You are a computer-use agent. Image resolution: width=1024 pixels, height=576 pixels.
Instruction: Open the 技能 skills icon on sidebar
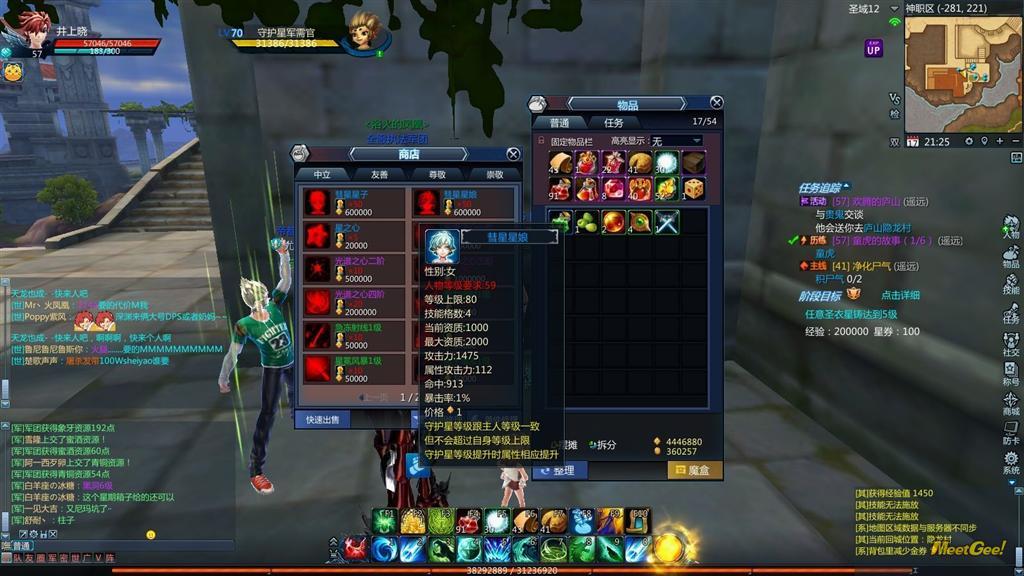pos(1011,290)
